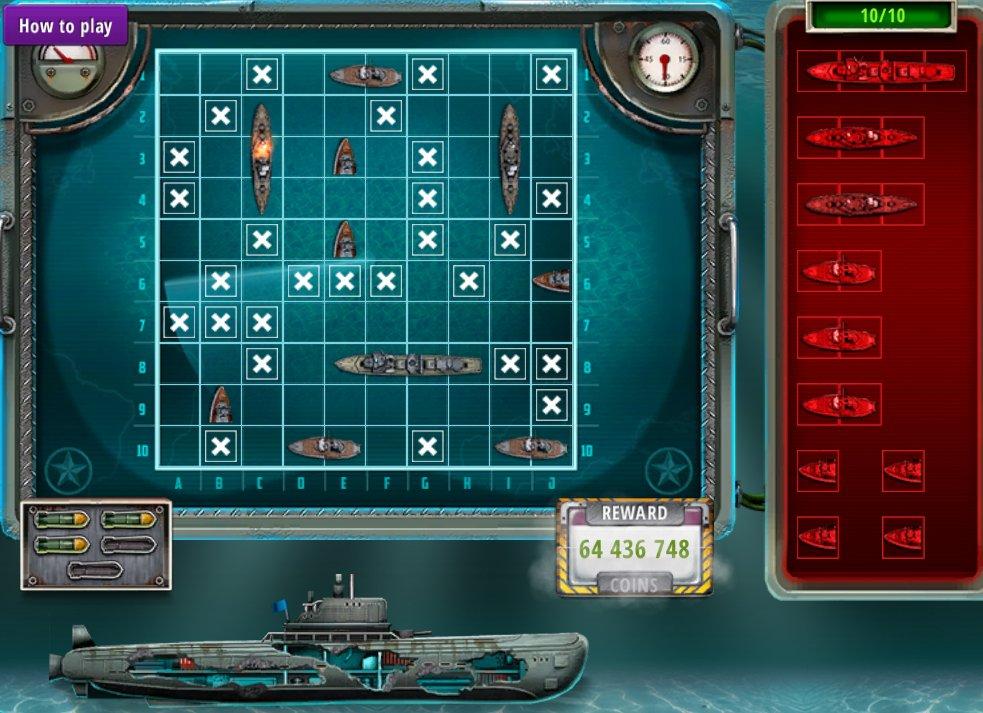983x713 pixels.
Task: Choose grid square H3
Action: coord(468,158)
